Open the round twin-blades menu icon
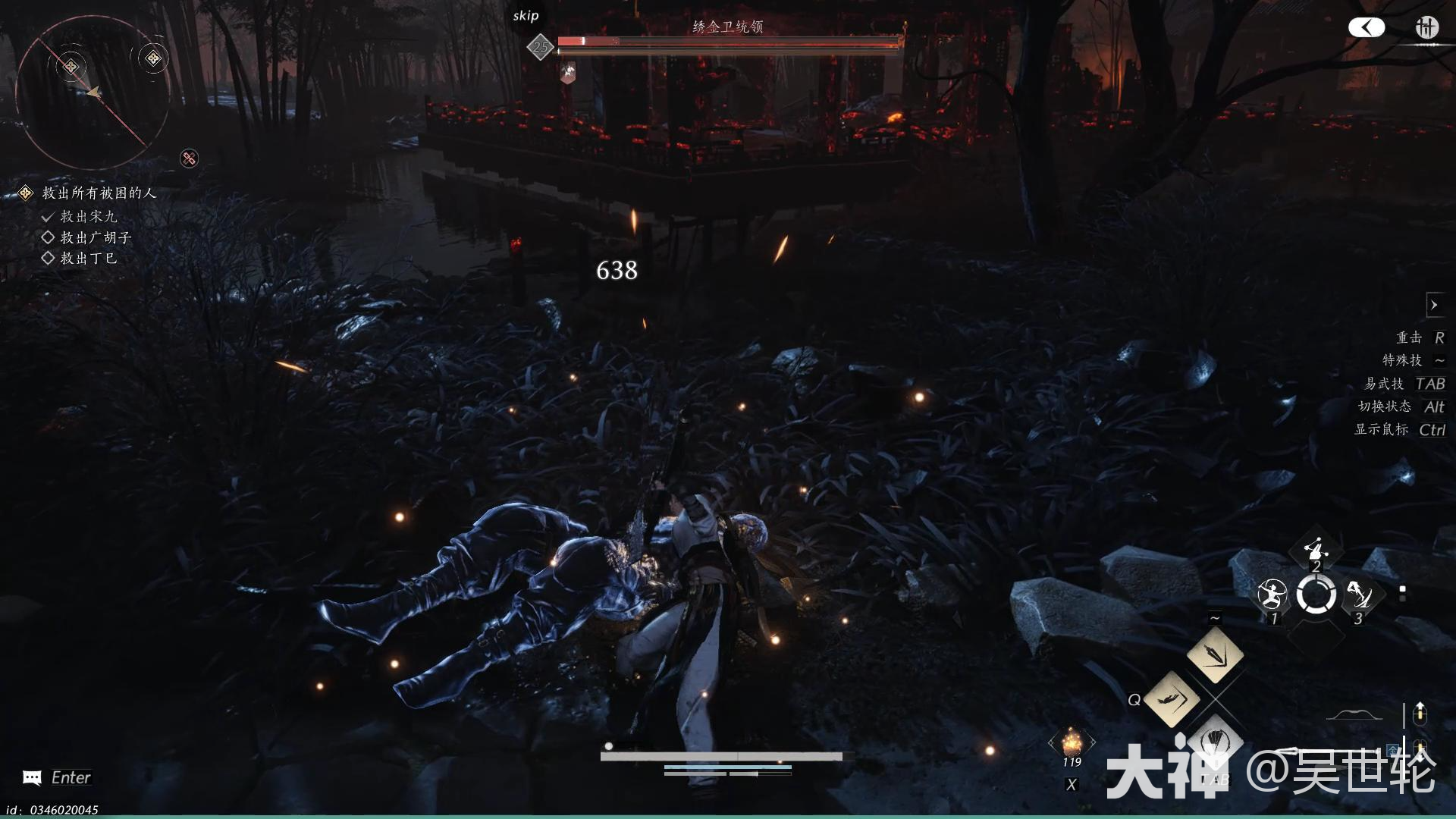1456x819 pixels. 1426,28
